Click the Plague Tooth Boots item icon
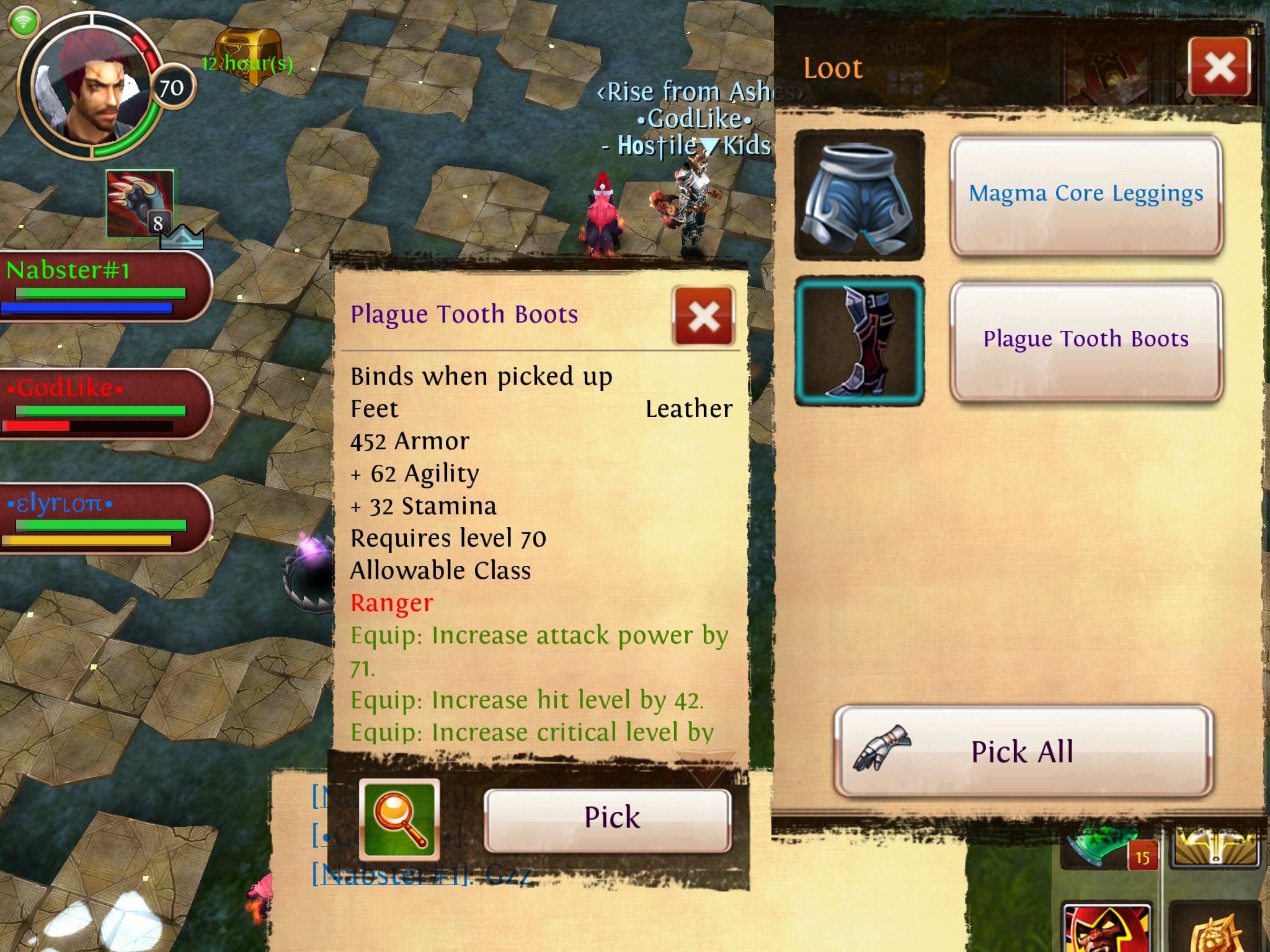 point(859,340)
